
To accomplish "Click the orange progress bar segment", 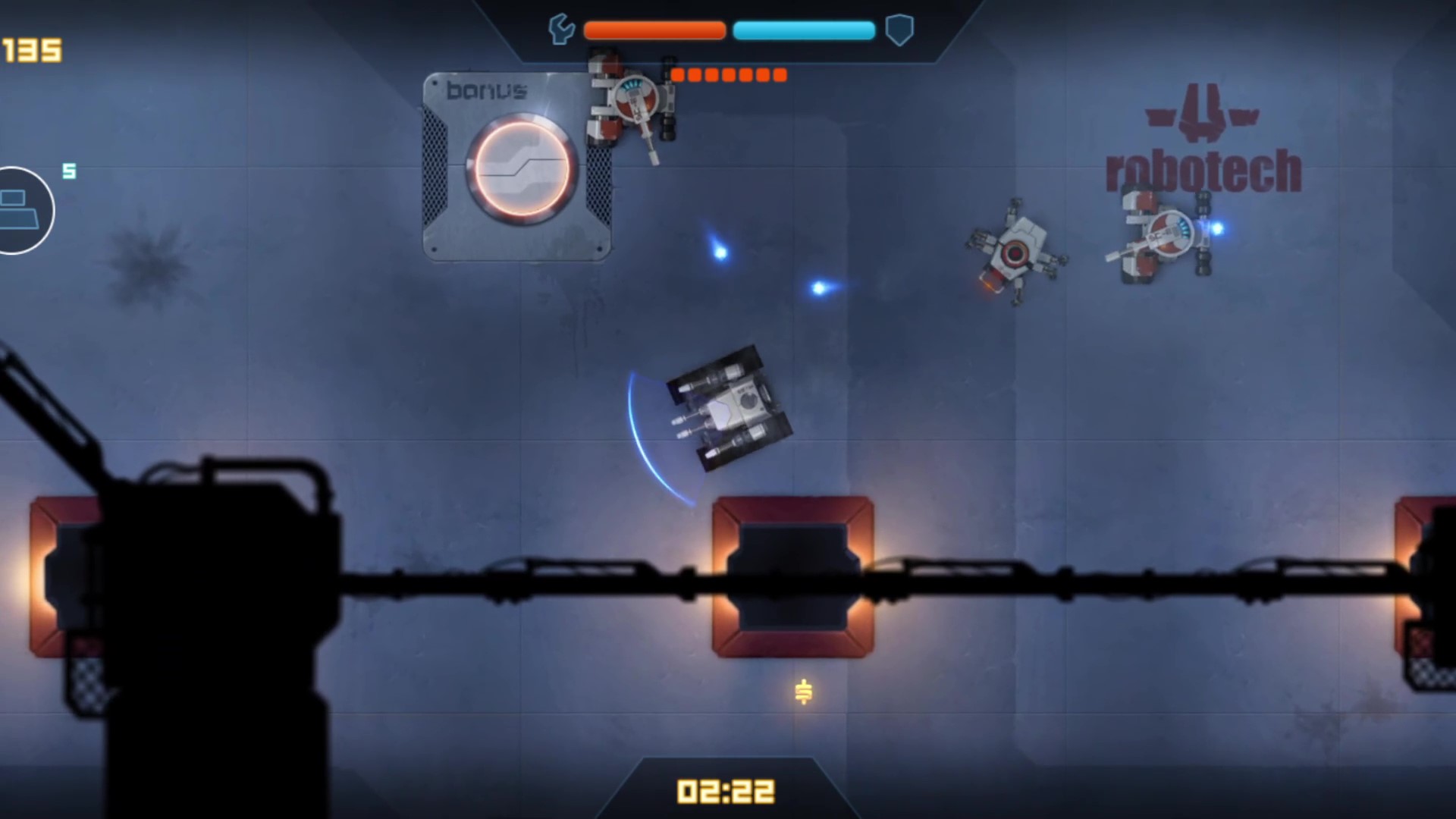I will tap(653, 30).
